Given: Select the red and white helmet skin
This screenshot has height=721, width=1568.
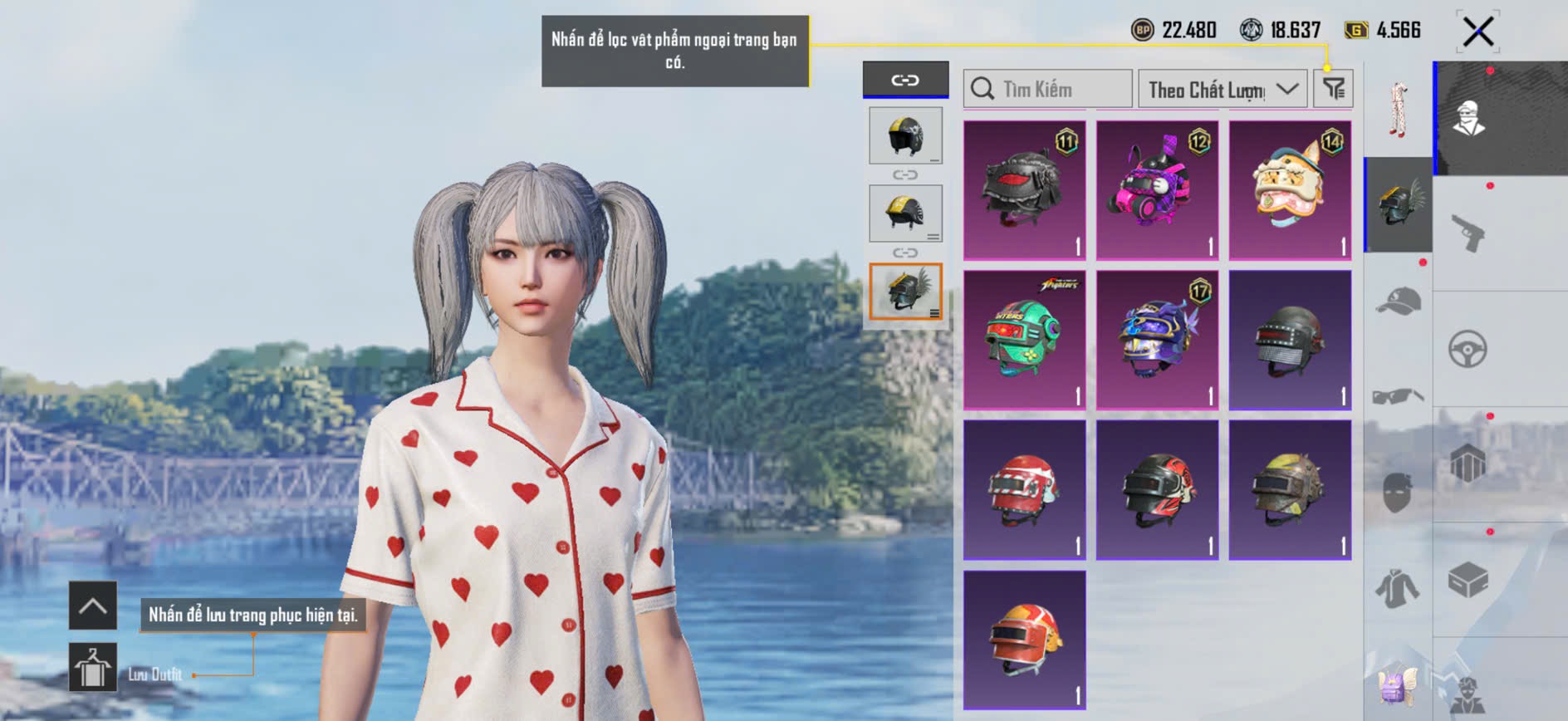Looking at the screenshot, I should pyautogui.click(x=1024, y=490).
